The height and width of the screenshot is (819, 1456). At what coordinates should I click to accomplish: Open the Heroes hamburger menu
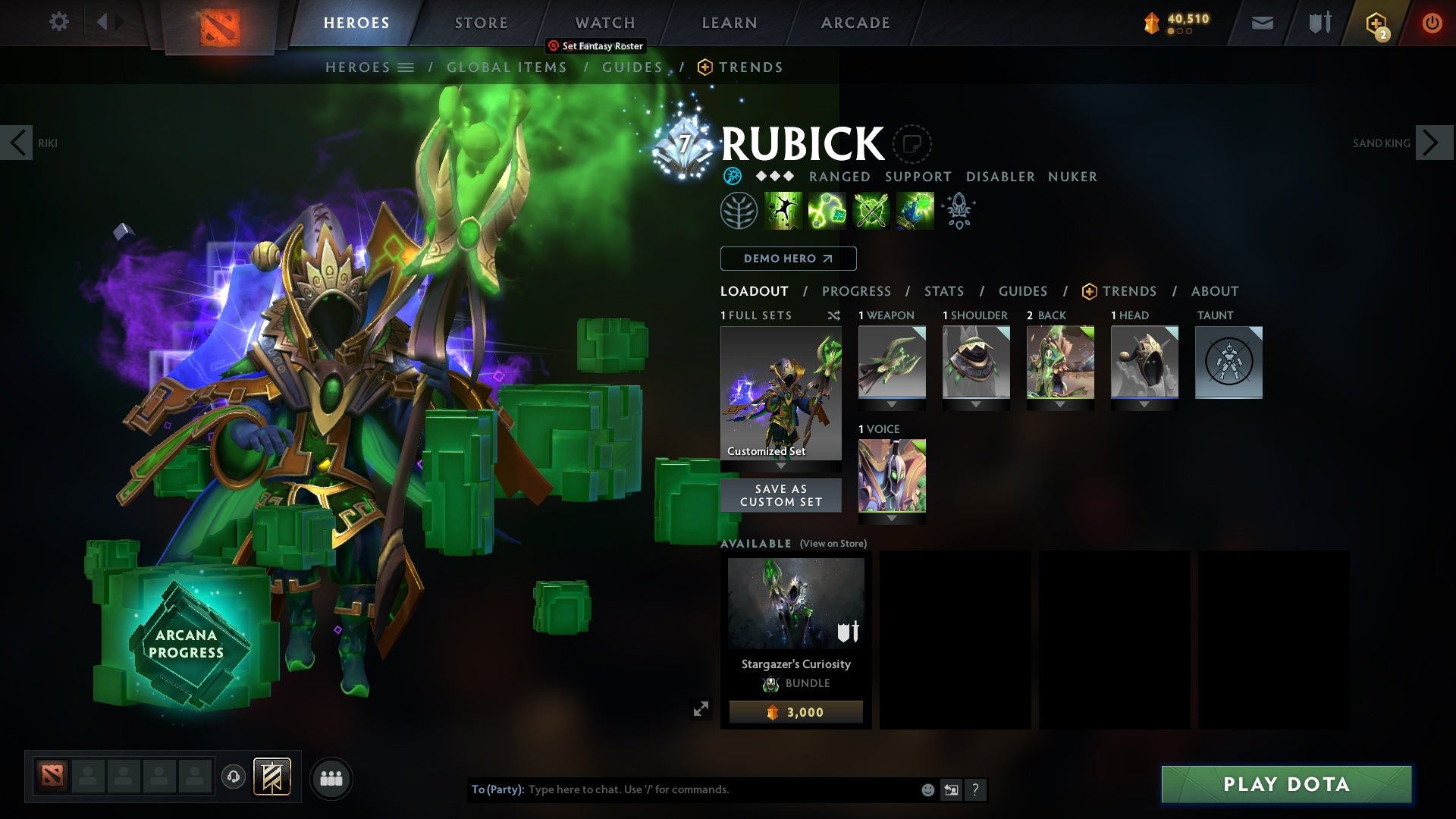point(407,67)
